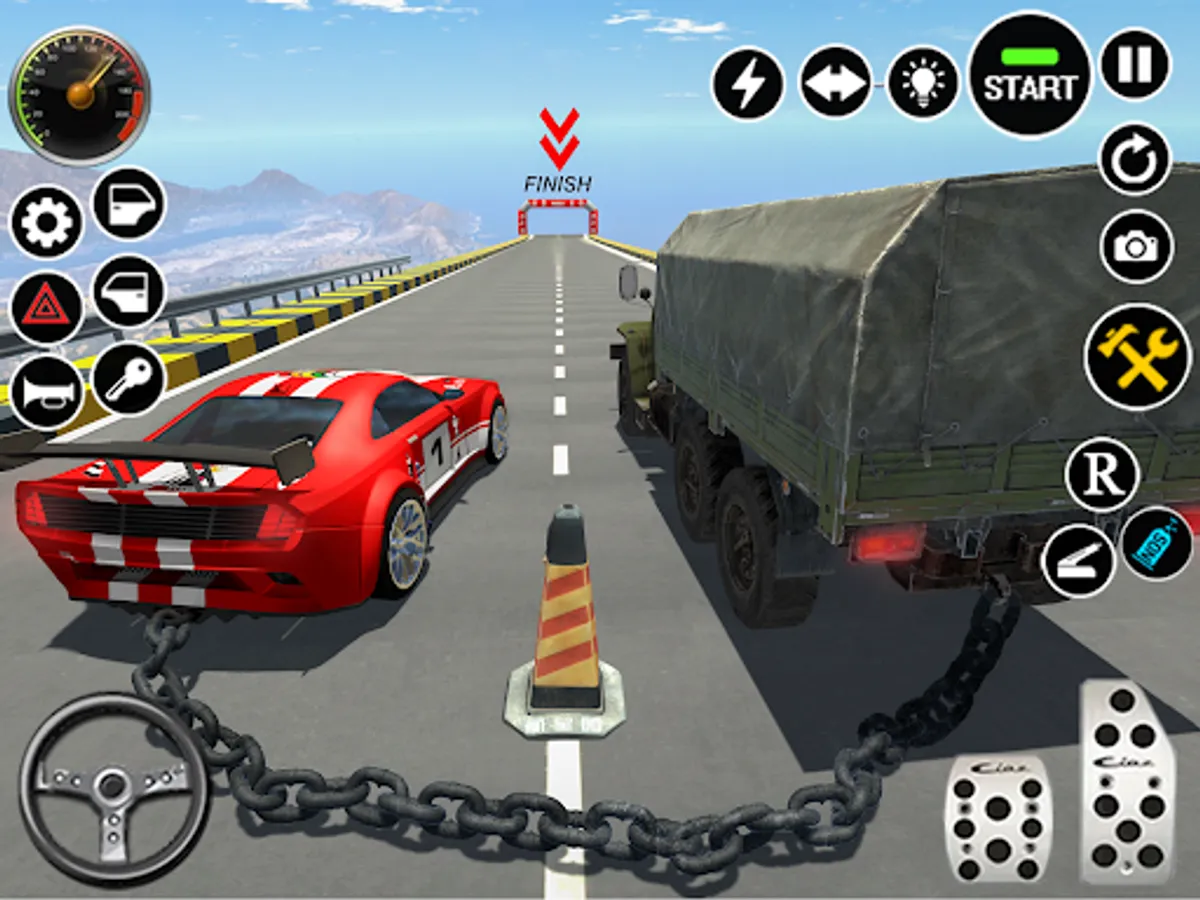Turn on the headlights bulb icon
Image resolution: width=1200 pixels, height=900 pixels.
click(923, 83)
